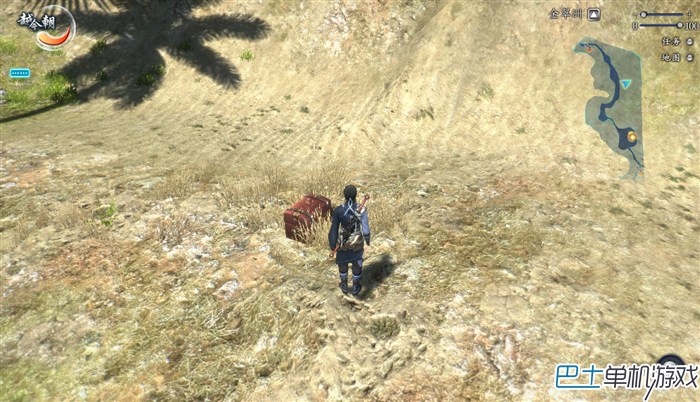
Task: Click the triangle icon beside 金翠洲
Action: tap(594, 14)
